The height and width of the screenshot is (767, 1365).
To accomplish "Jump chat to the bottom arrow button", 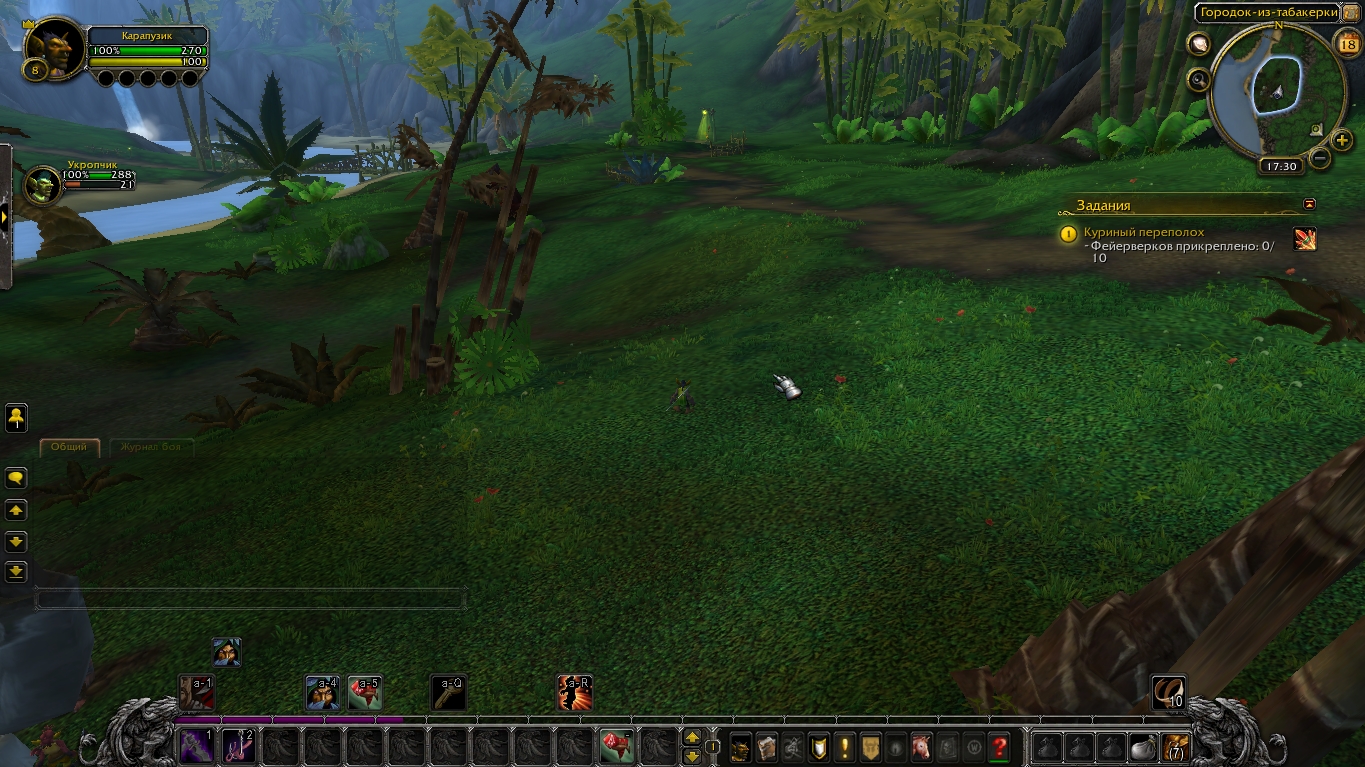I will pyautogui.click(x=16, y=572).
